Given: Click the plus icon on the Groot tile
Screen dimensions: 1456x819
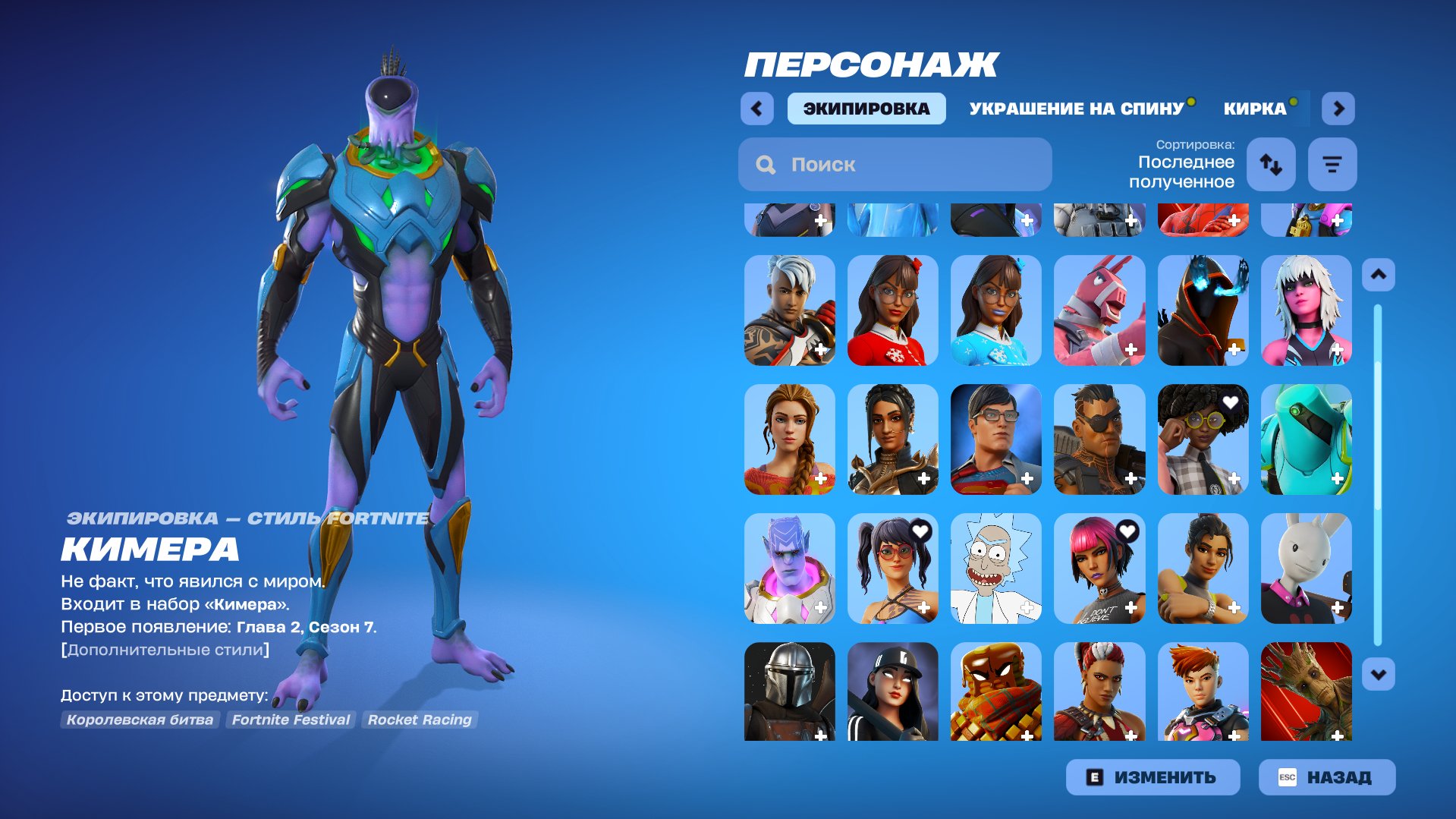Looking at the screenshot, I should pyautogui.click(x=1335, y=735).
